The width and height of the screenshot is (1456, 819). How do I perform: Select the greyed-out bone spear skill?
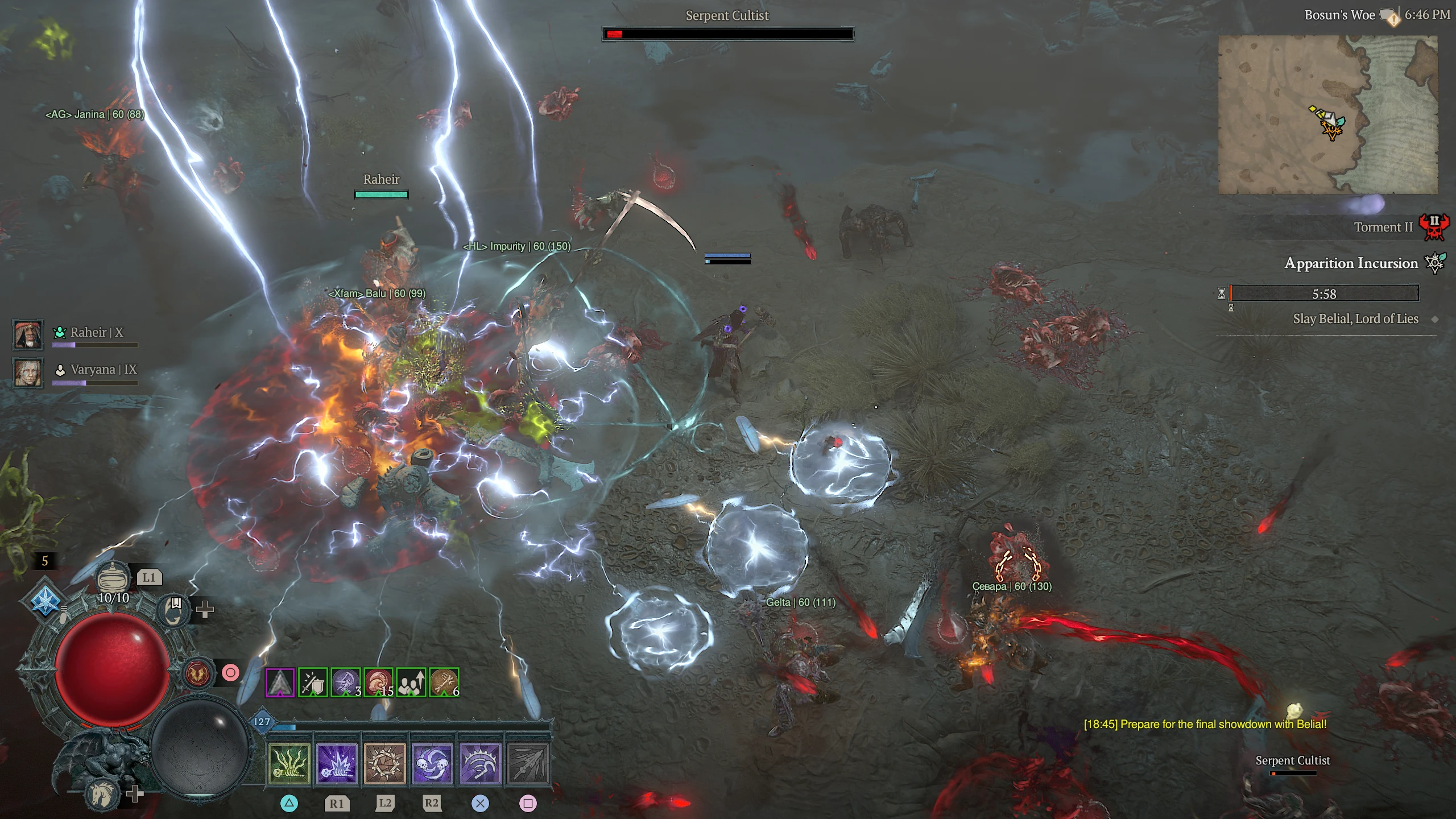point(528,763)
